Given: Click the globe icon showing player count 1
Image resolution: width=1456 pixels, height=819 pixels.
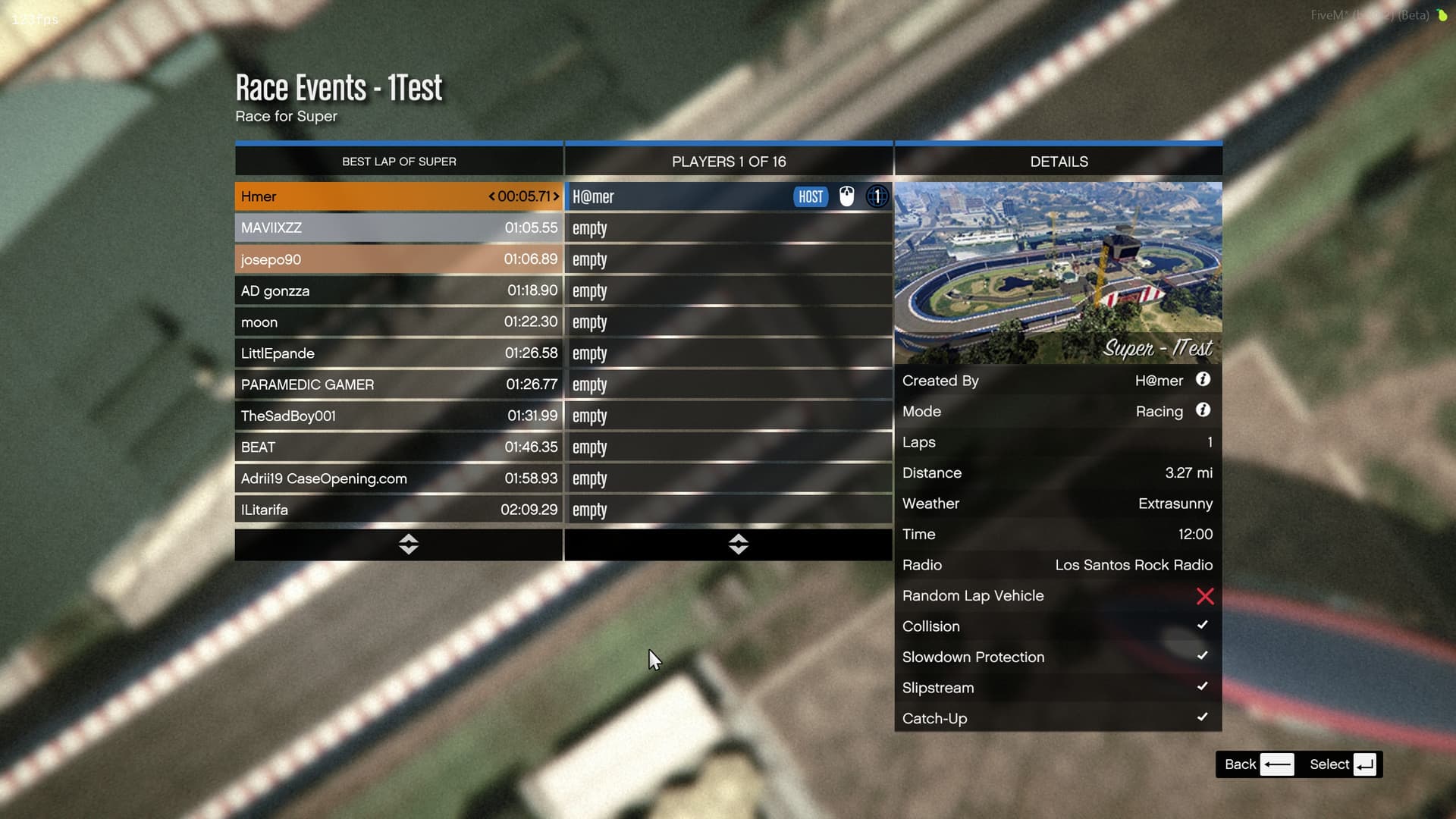Looking at the screenshot, I should 877,196.
